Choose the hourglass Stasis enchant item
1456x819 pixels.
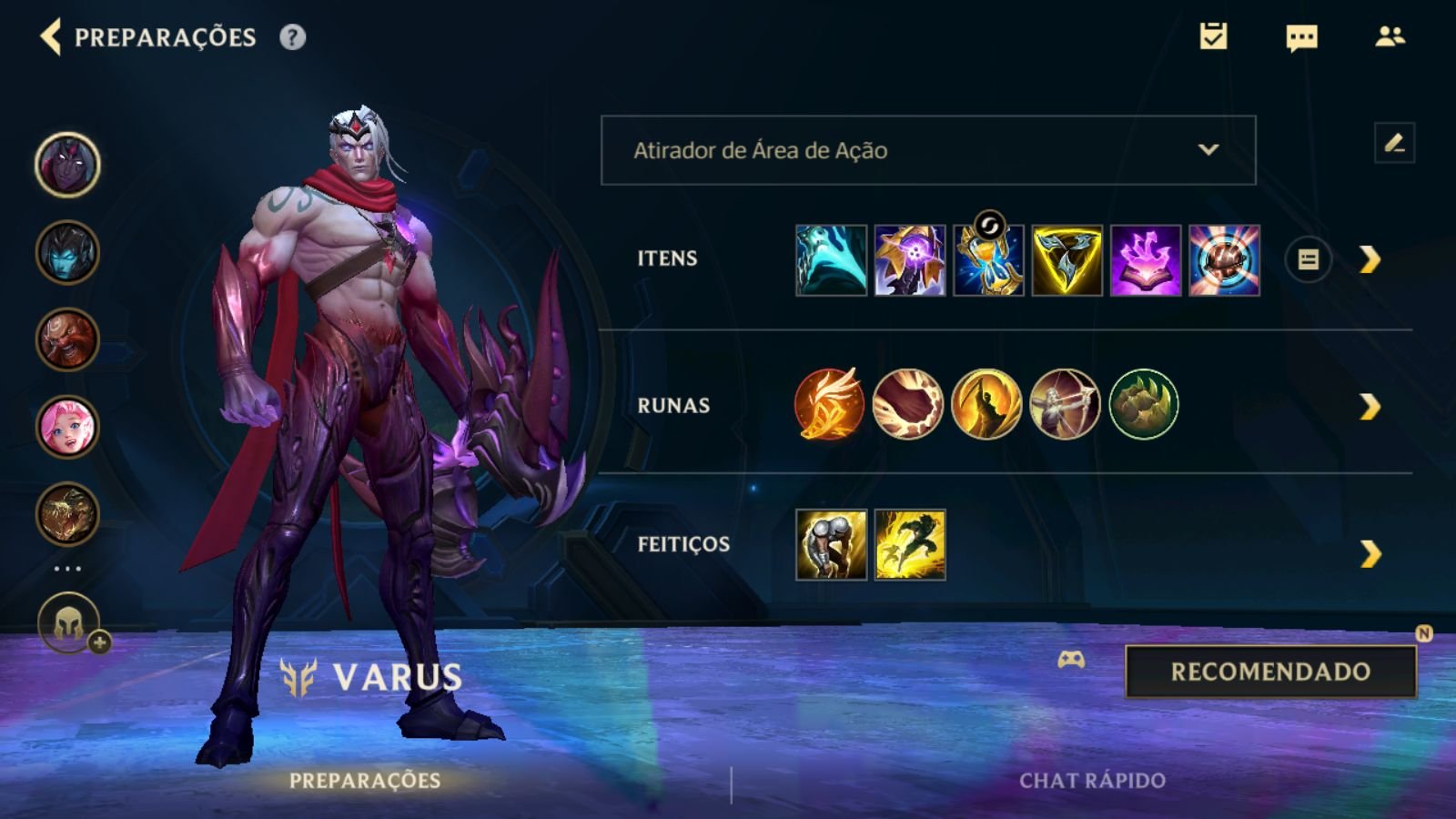988,261
